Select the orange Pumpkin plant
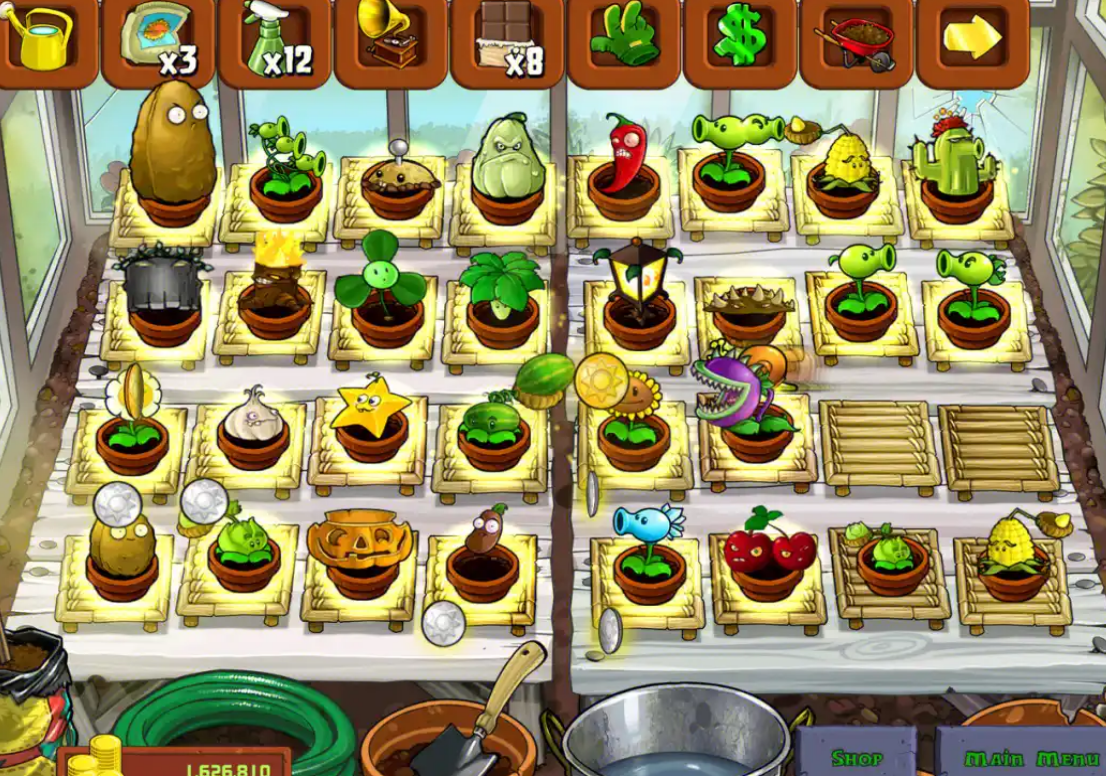This screenshot has width=1106, height=776. pos(359,550)
